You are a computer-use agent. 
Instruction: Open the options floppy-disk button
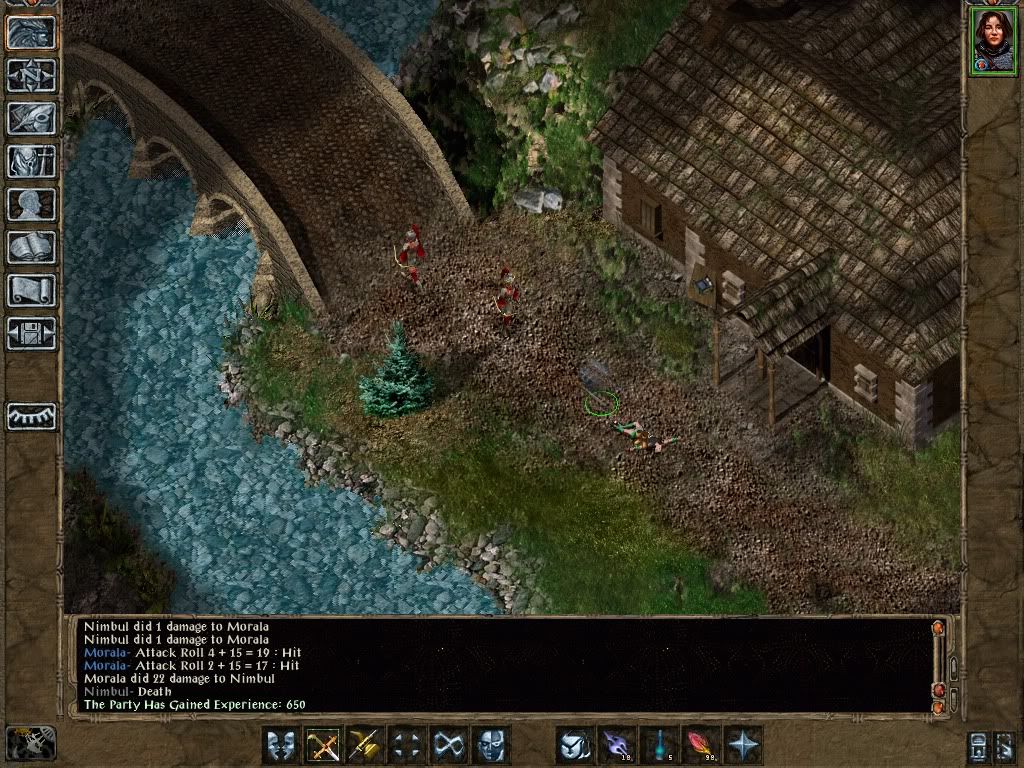coord(31,333)
